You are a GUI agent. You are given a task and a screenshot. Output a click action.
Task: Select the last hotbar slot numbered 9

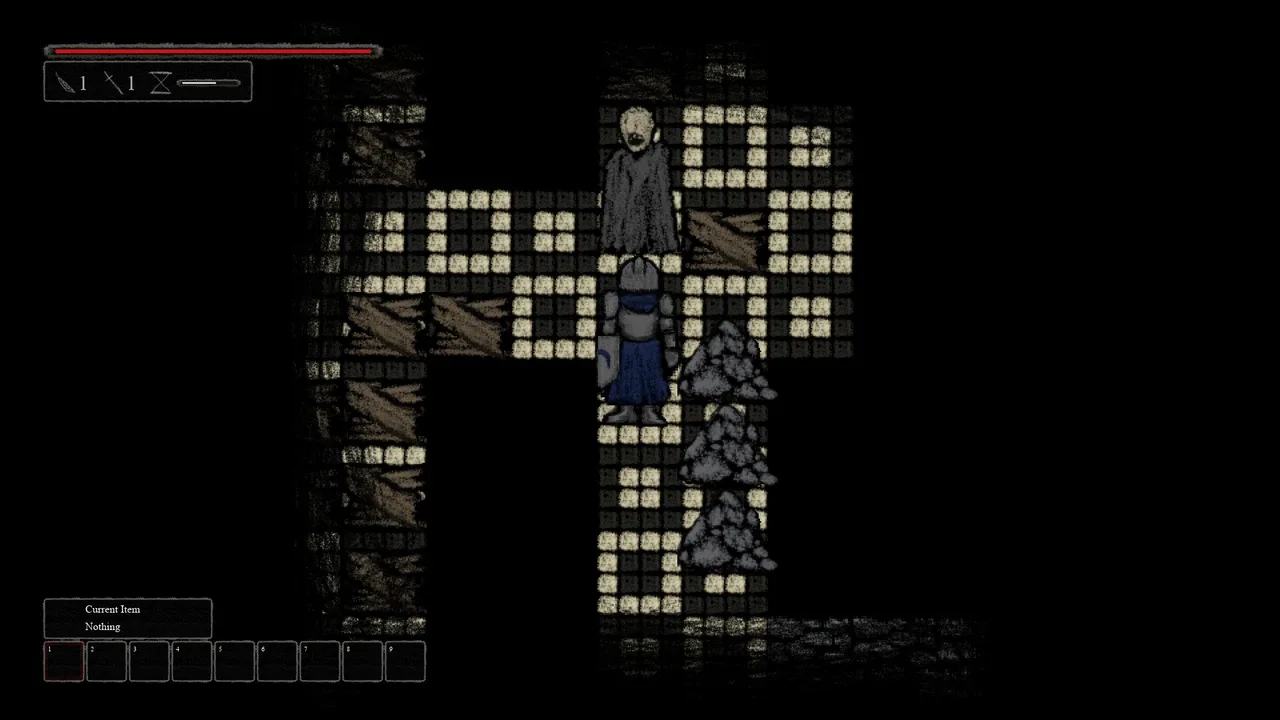click(405, 661)
